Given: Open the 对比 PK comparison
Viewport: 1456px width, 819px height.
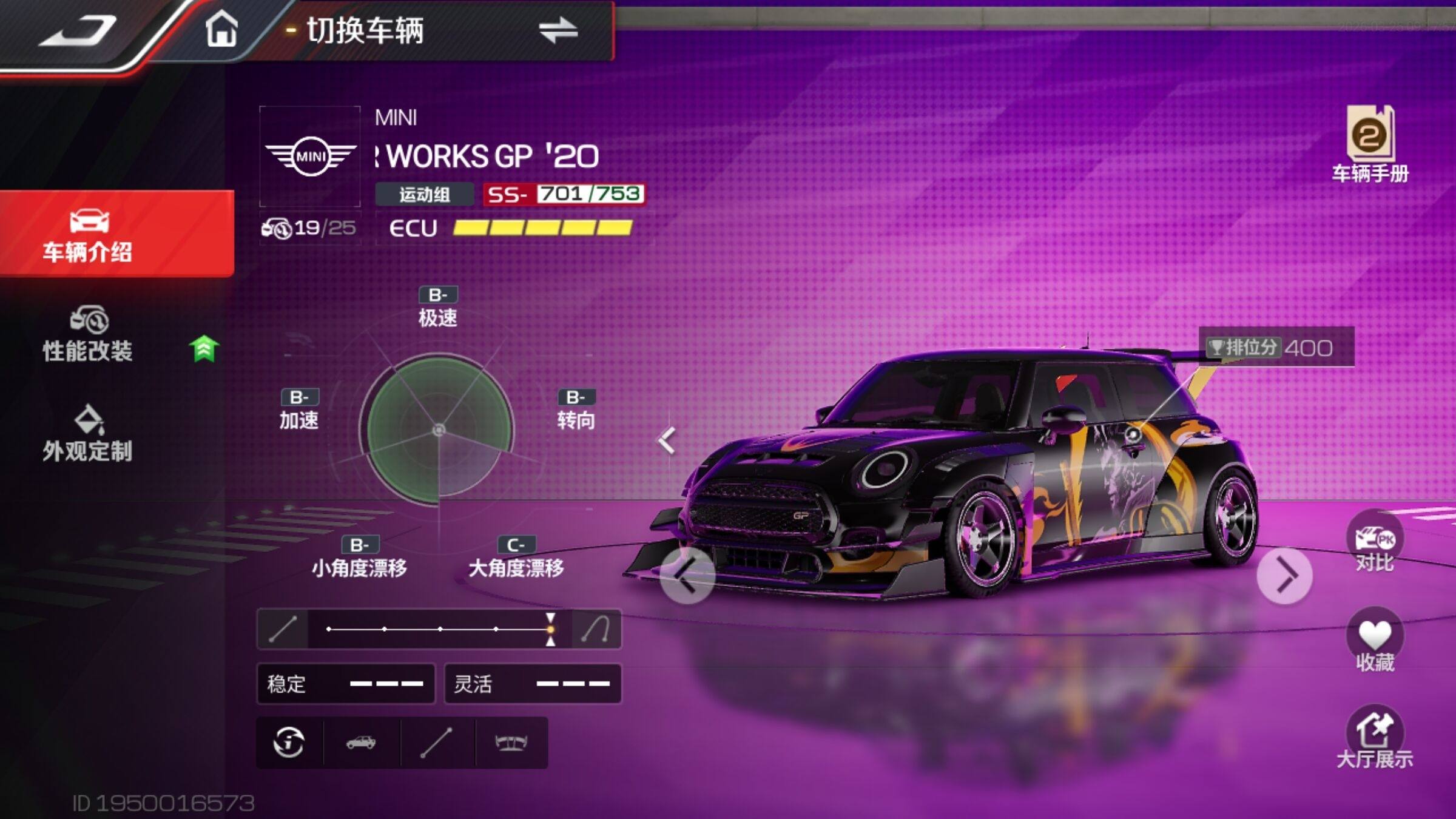Looking at the screenshot, I should tap(1375, 544).
